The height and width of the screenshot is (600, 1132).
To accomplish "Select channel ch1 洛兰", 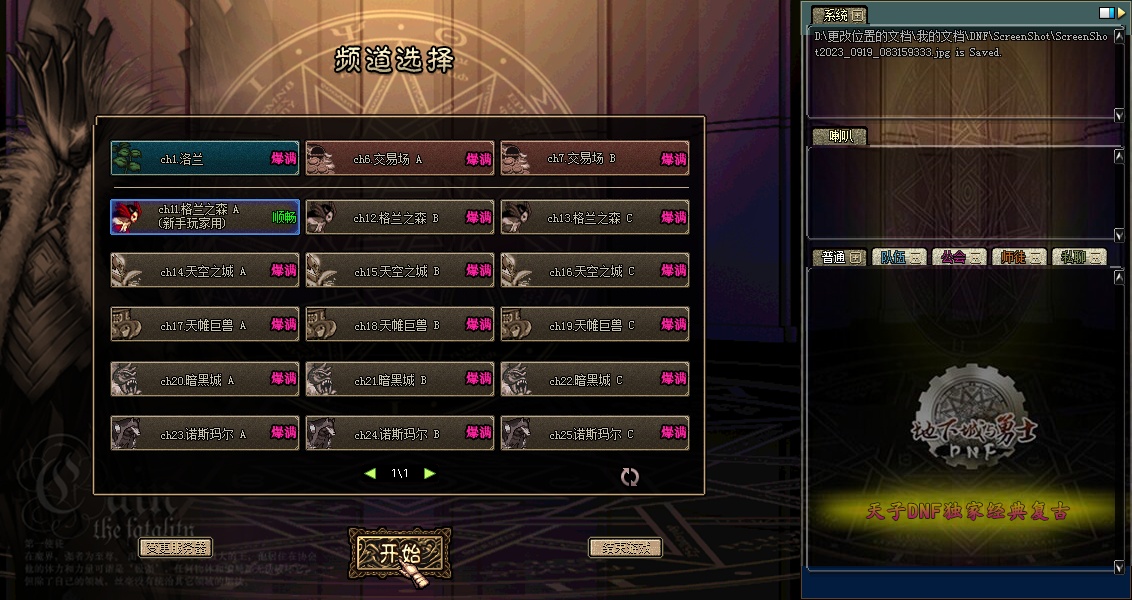I will 205,158.
